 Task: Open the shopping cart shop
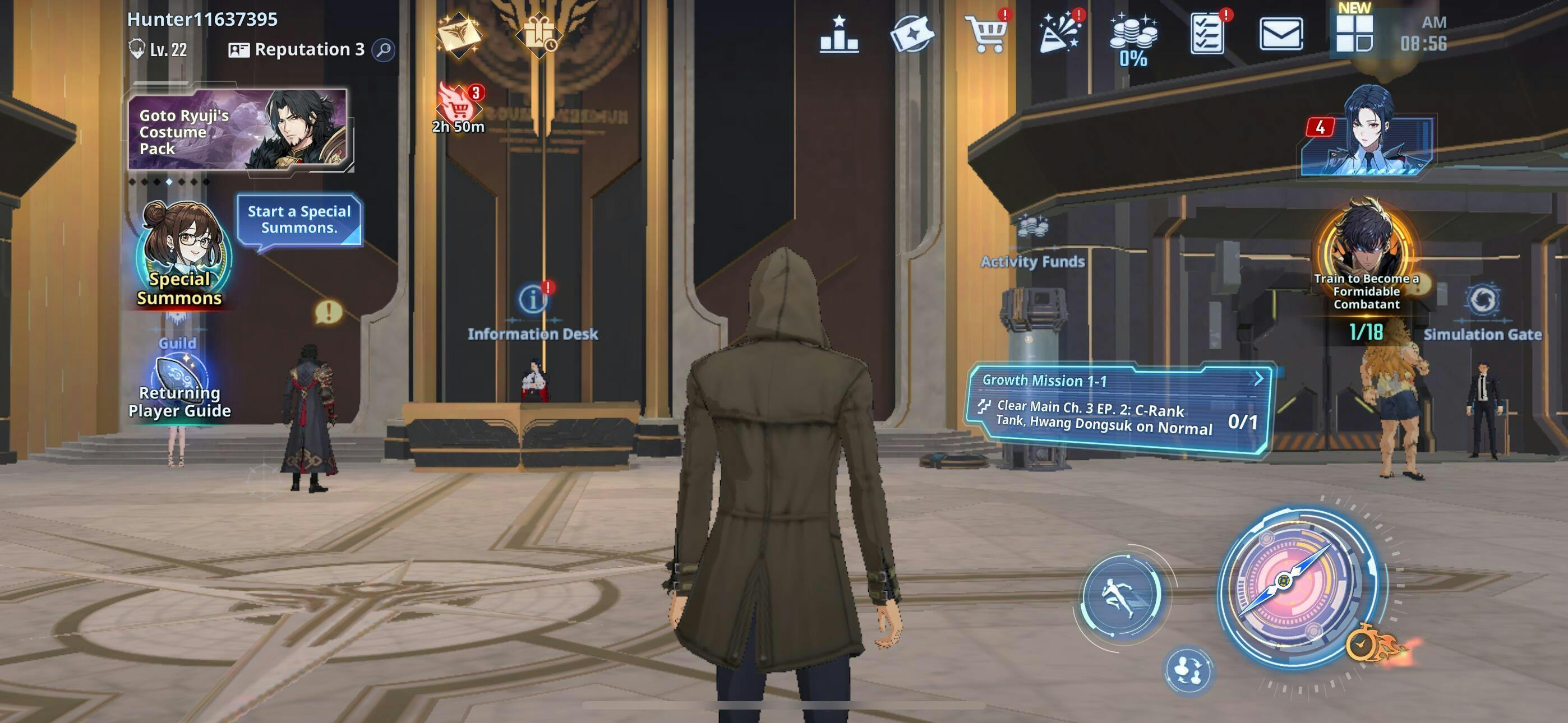[x=986, y=35]
